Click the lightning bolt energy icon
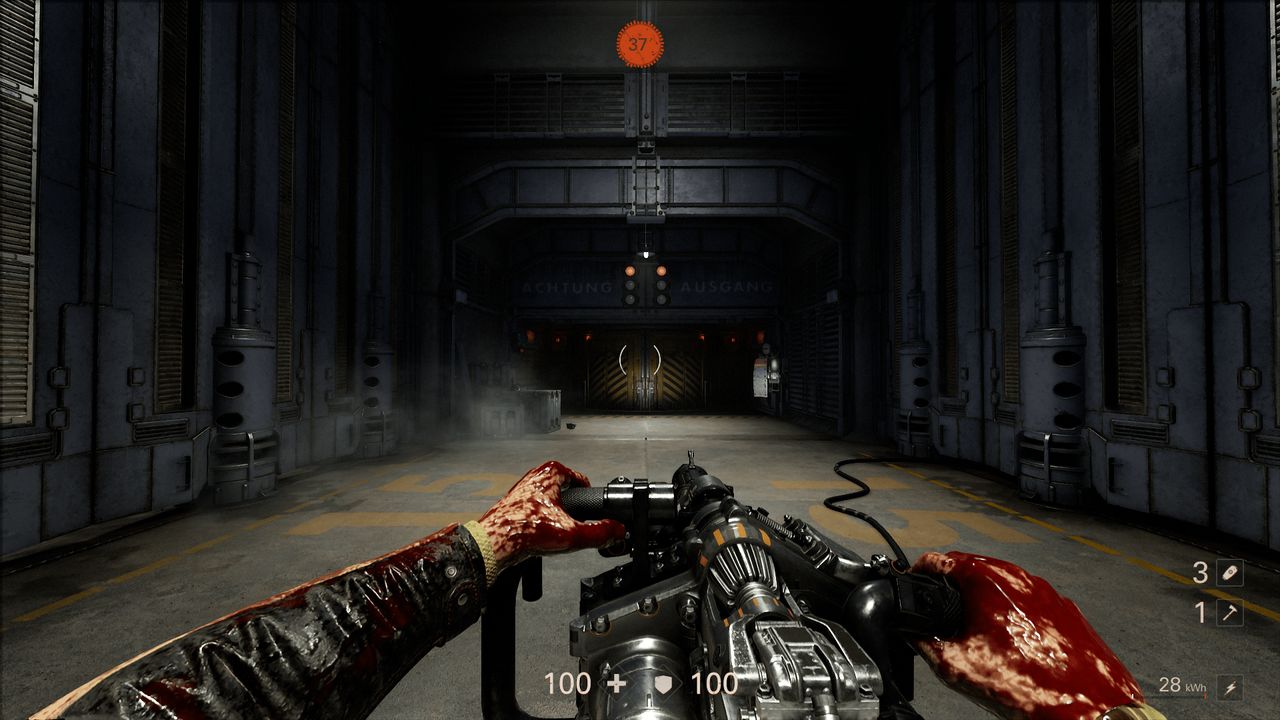The image size is (1280, 720). [1229, 687]
